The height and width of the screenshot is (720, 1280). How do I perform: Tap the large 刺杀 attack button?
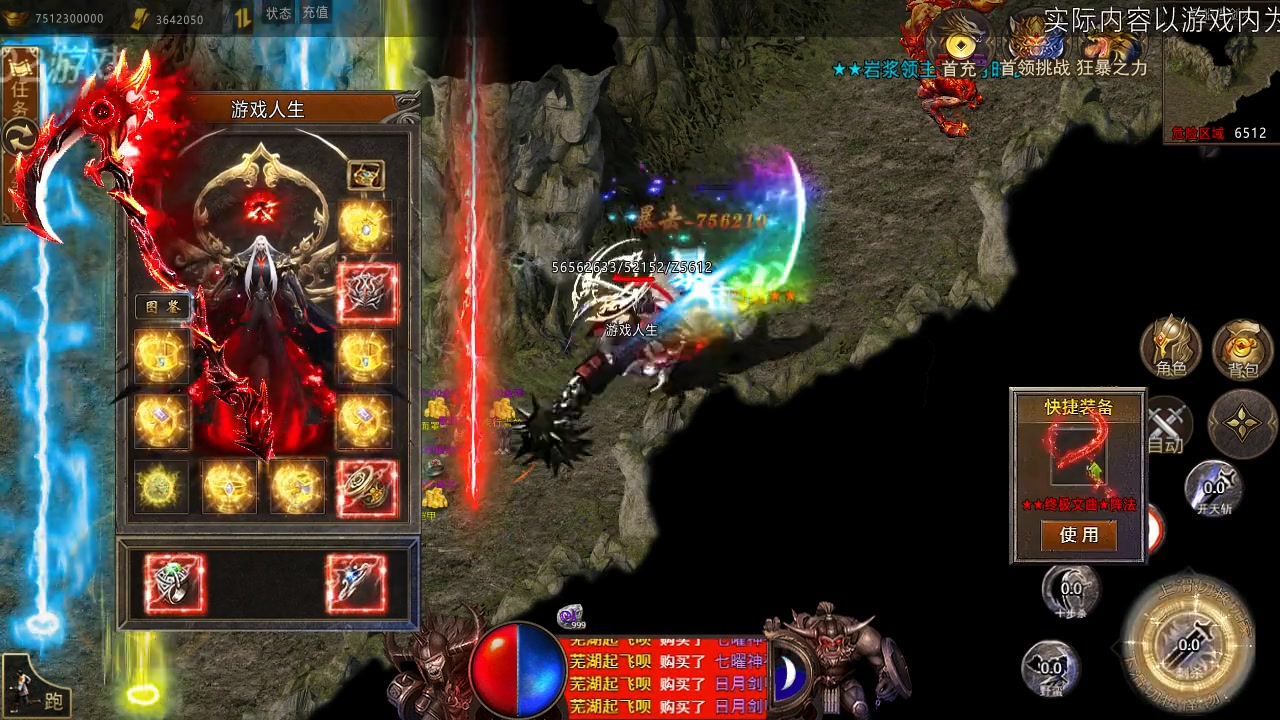[x=1188, y=644]
